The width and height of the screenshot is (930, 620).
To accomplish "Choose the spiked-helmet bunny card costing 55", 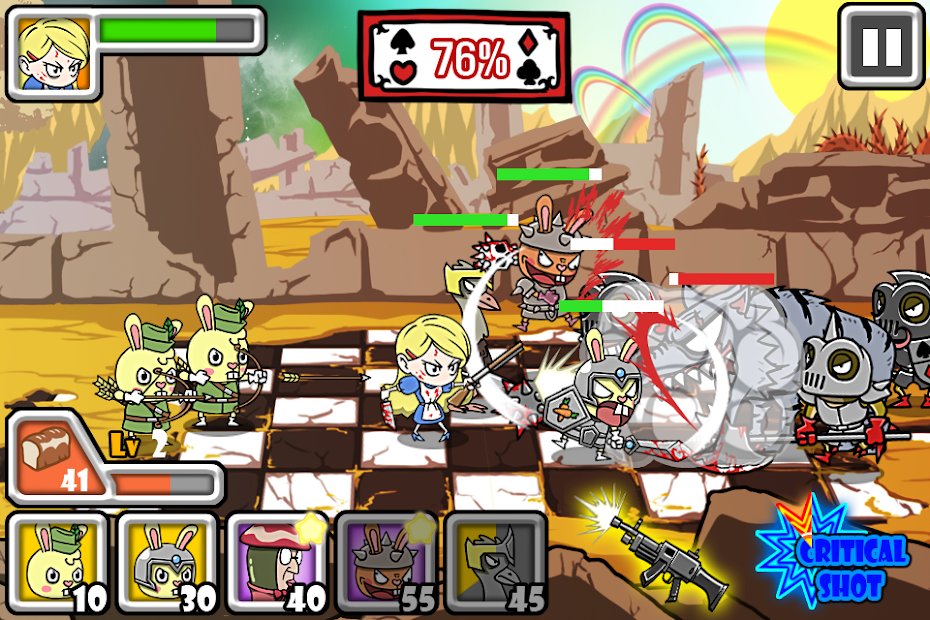I will click(x=385, y=563).
